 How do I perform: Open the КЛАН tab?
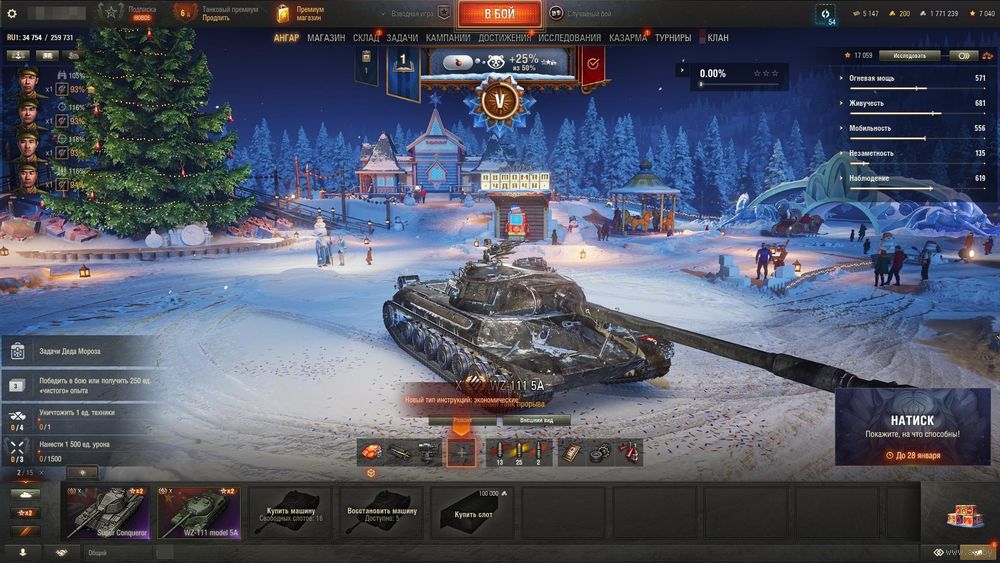[718, 38]
